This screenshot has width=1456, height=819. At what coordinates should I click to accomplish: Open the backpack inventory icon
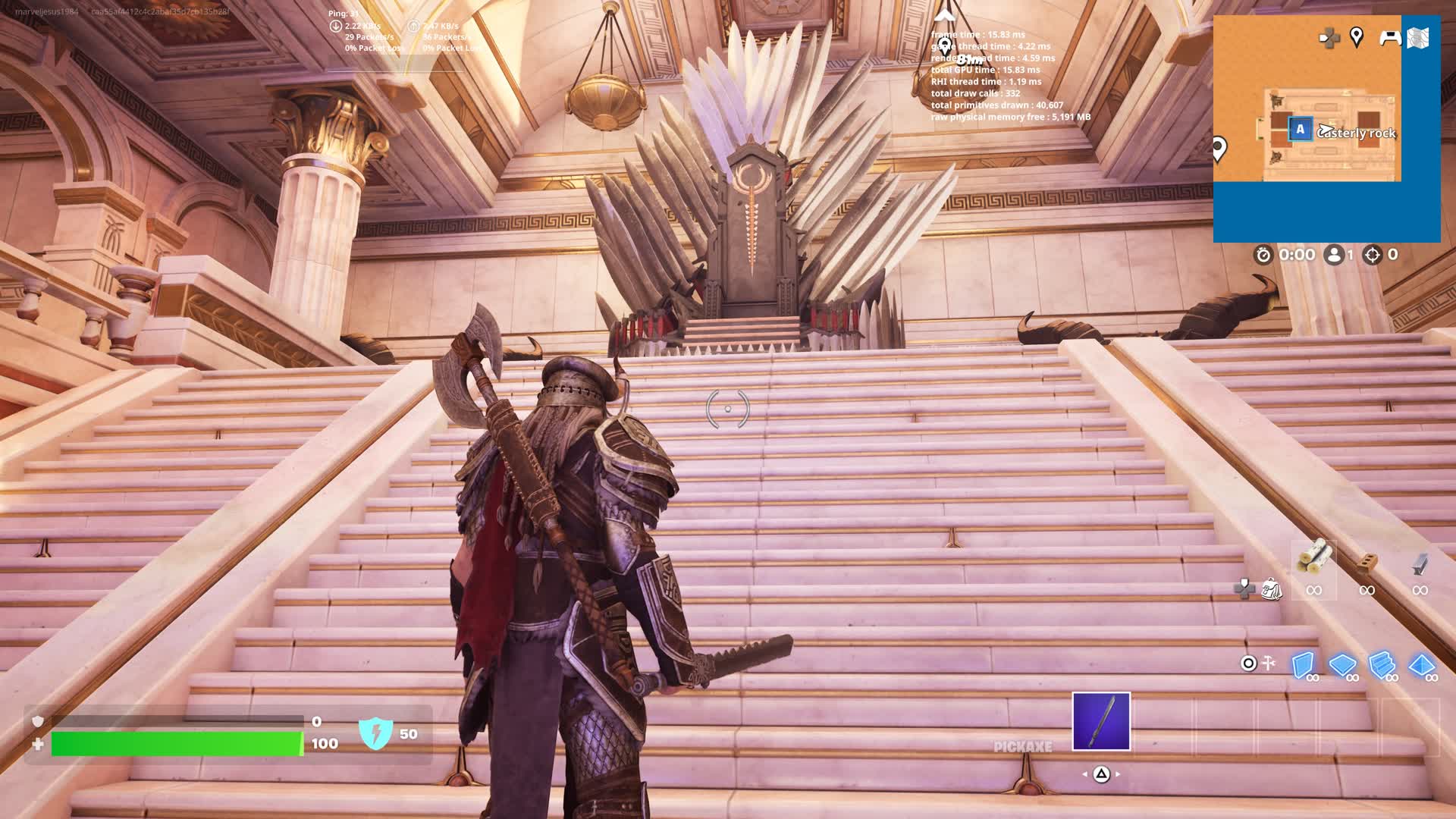[x=1272, y=589]
